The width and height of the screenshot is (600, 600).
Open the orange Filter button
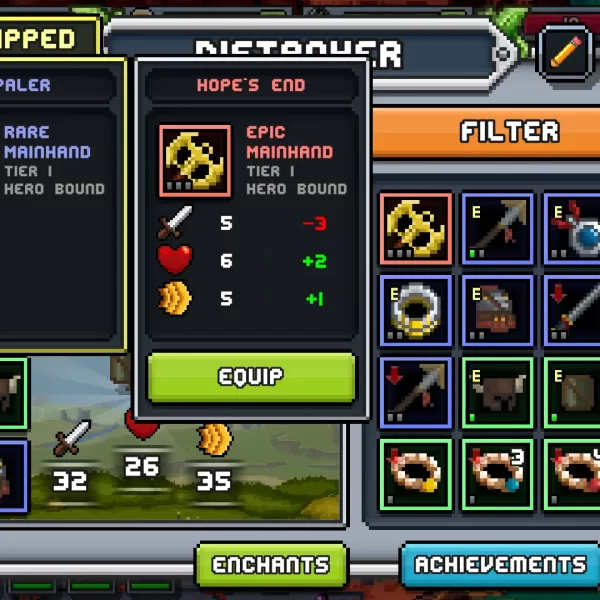[508, 131]
